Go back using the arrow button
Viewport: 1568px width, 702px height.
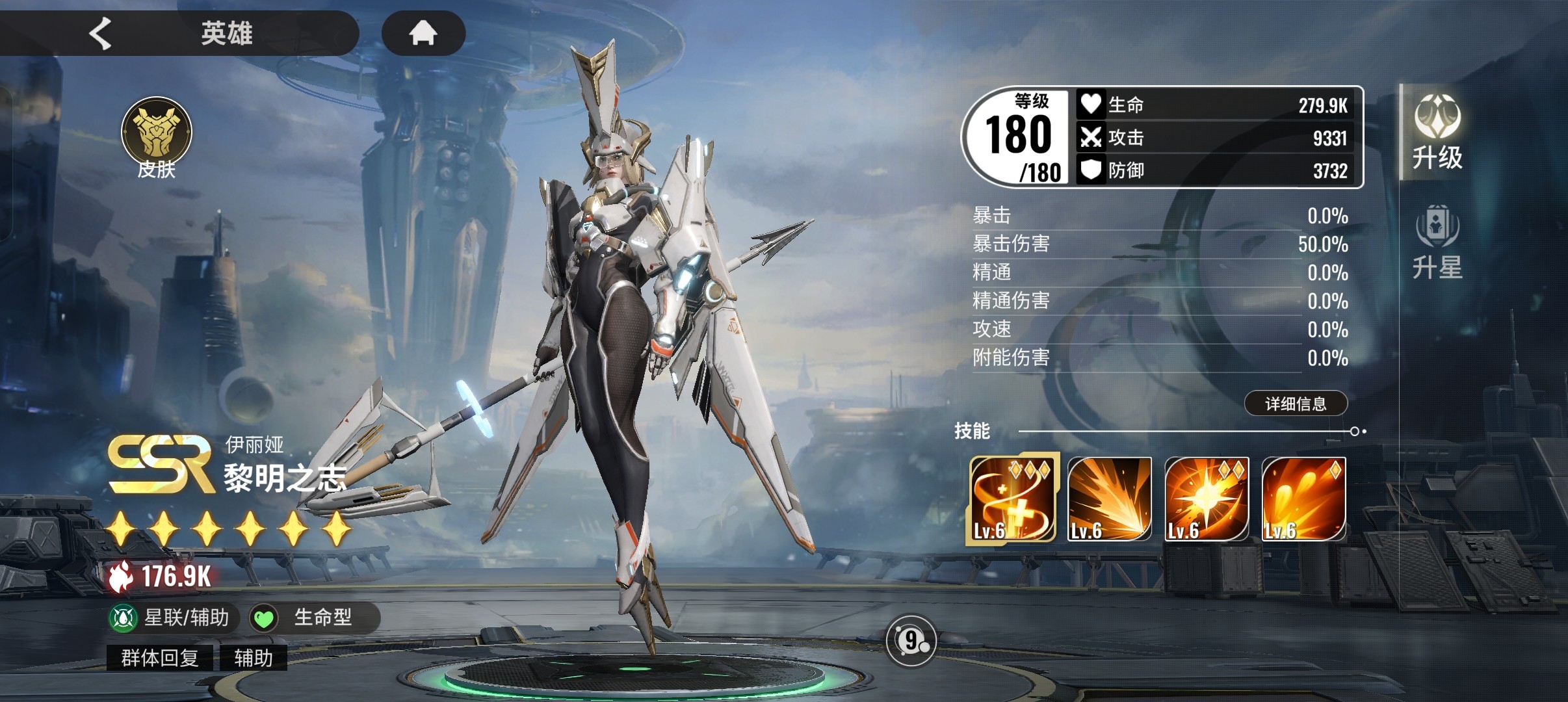101,33
